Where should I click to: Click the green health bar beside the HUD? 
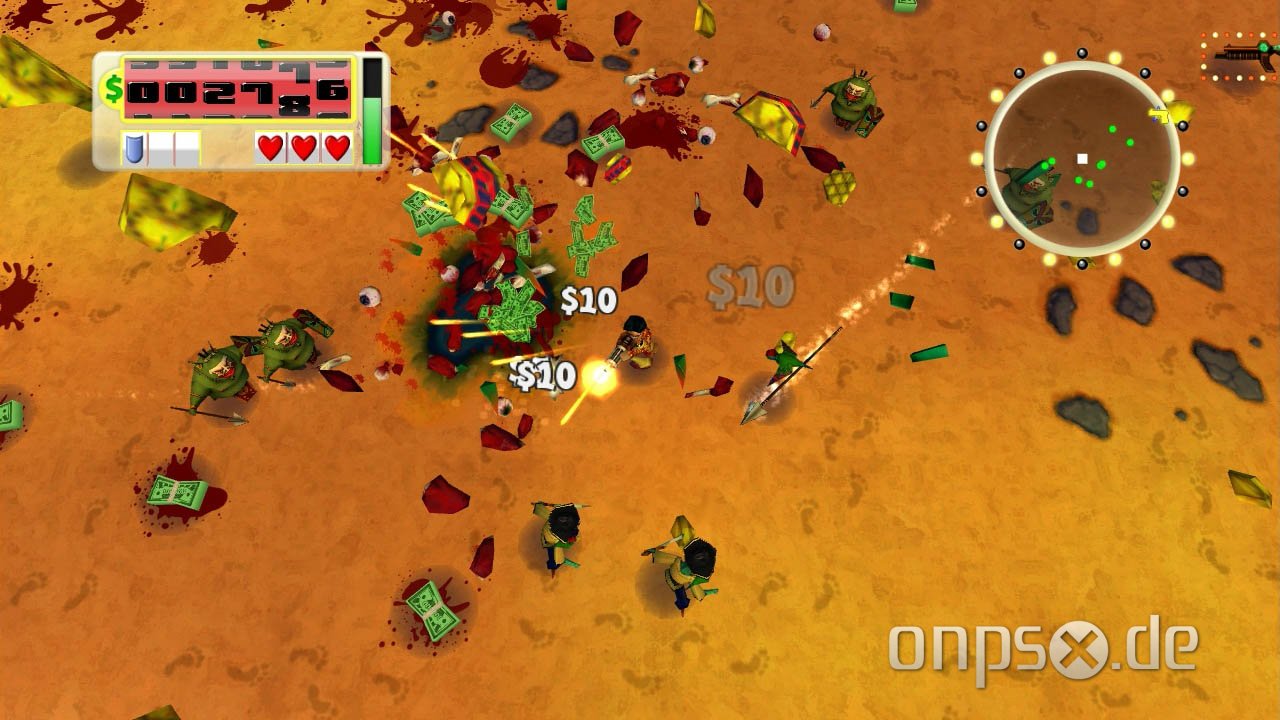click(x=371, y=130)
